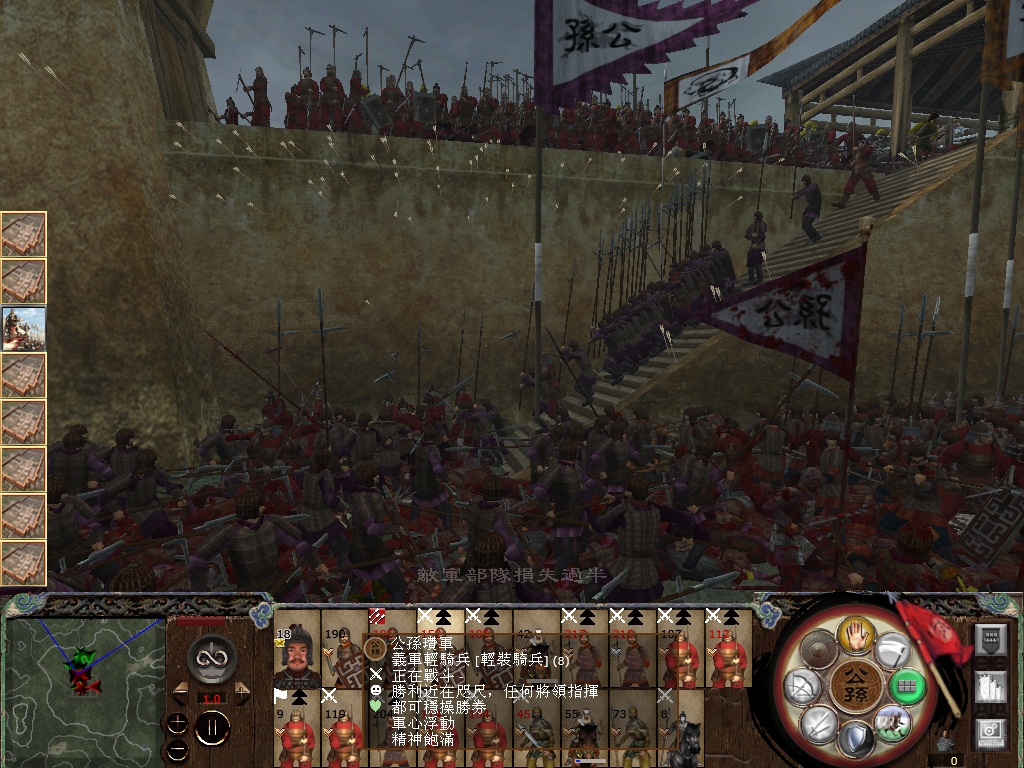This screenshot has width=1024, height=768.
Task: Toggle fire at will bow icon
Action: 804,686
